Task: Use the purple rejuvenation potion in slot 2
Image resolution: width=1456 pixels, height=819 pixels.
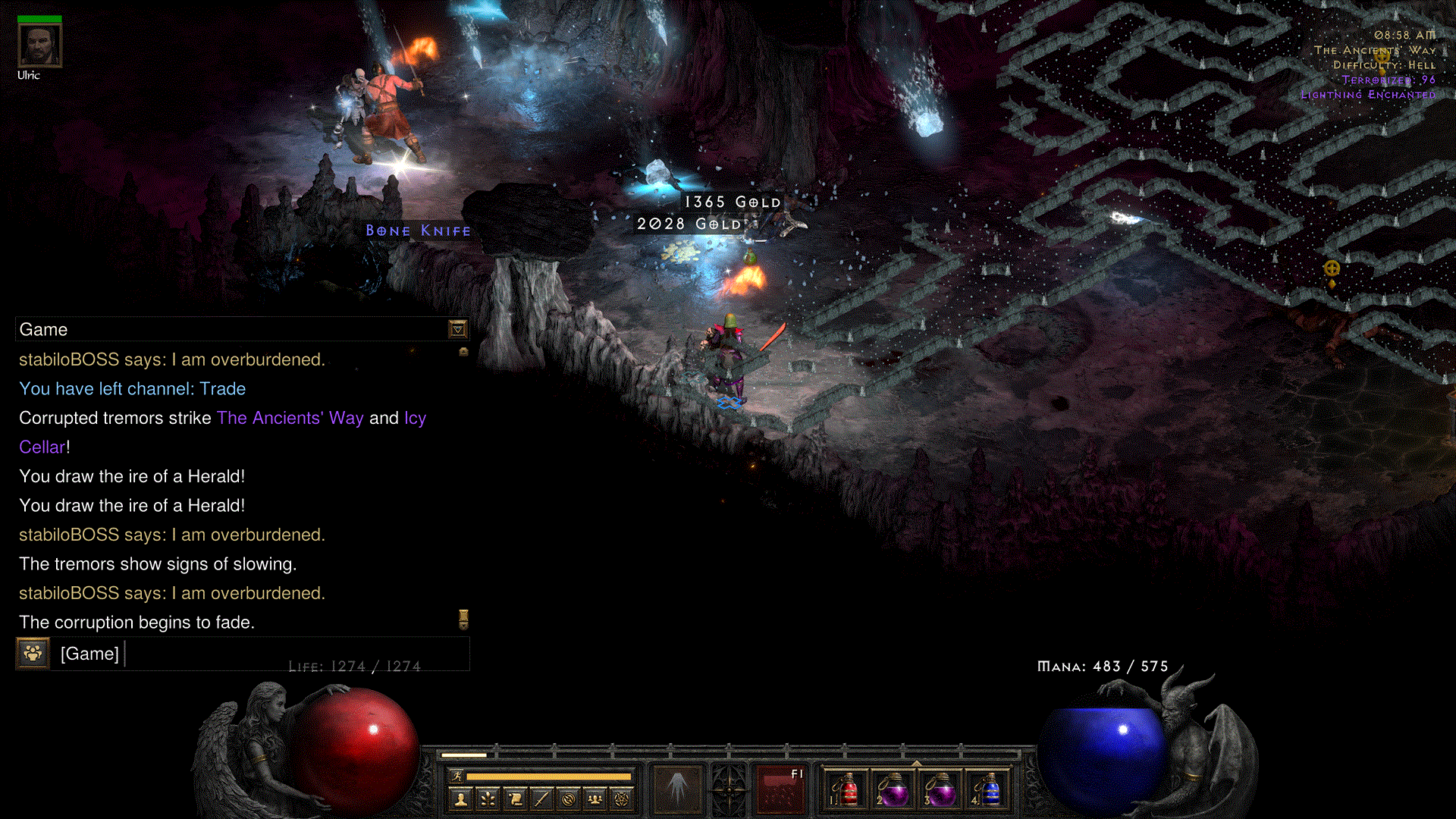Action: tap(894, 789)
